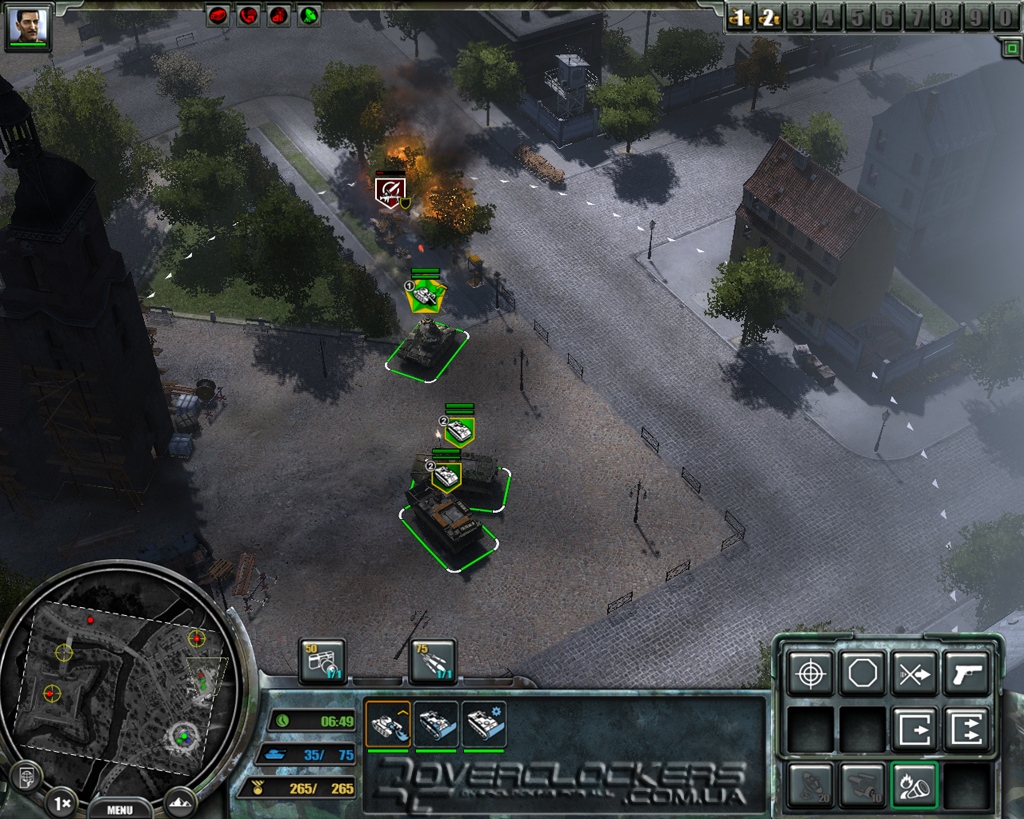Call the 75-point rocket strike ability
The image size is (1024, 819).
coord(432,662)
